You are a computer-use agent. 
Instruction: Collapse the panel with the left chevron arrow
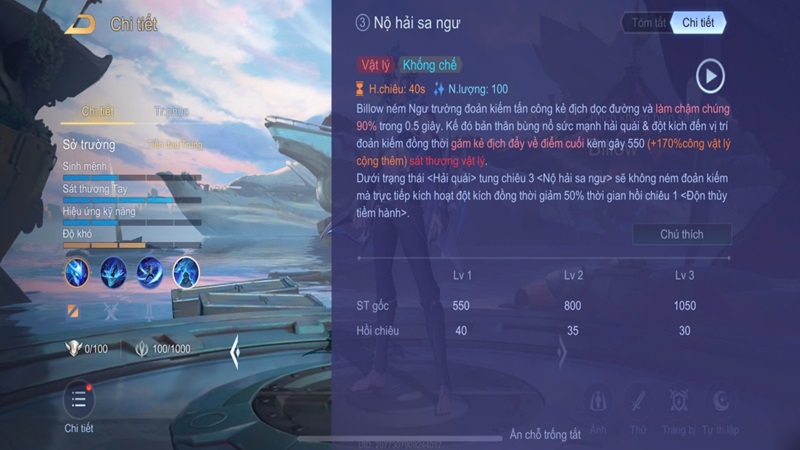coord(234,352)
